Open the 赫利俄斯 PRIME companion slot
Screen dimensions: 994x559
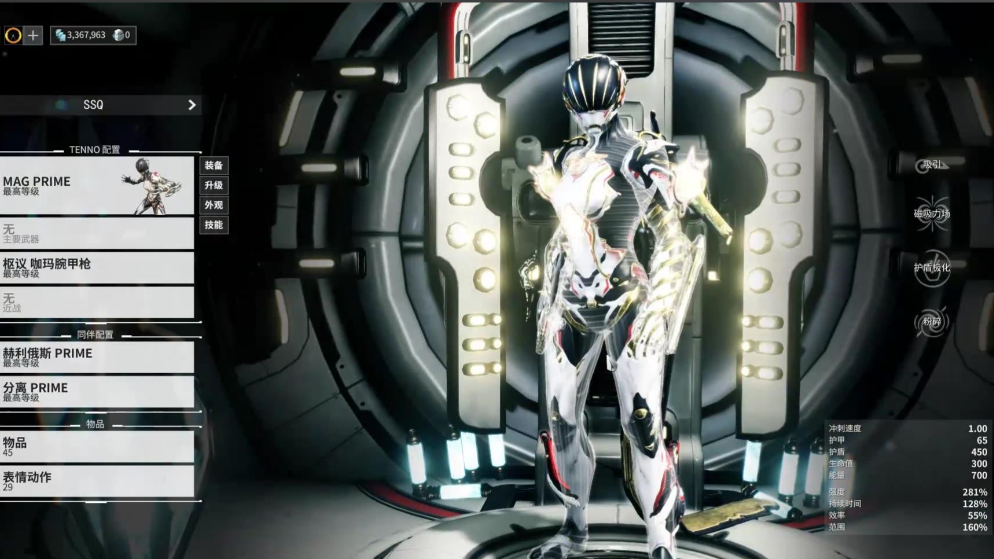click(x=97, y=357)
